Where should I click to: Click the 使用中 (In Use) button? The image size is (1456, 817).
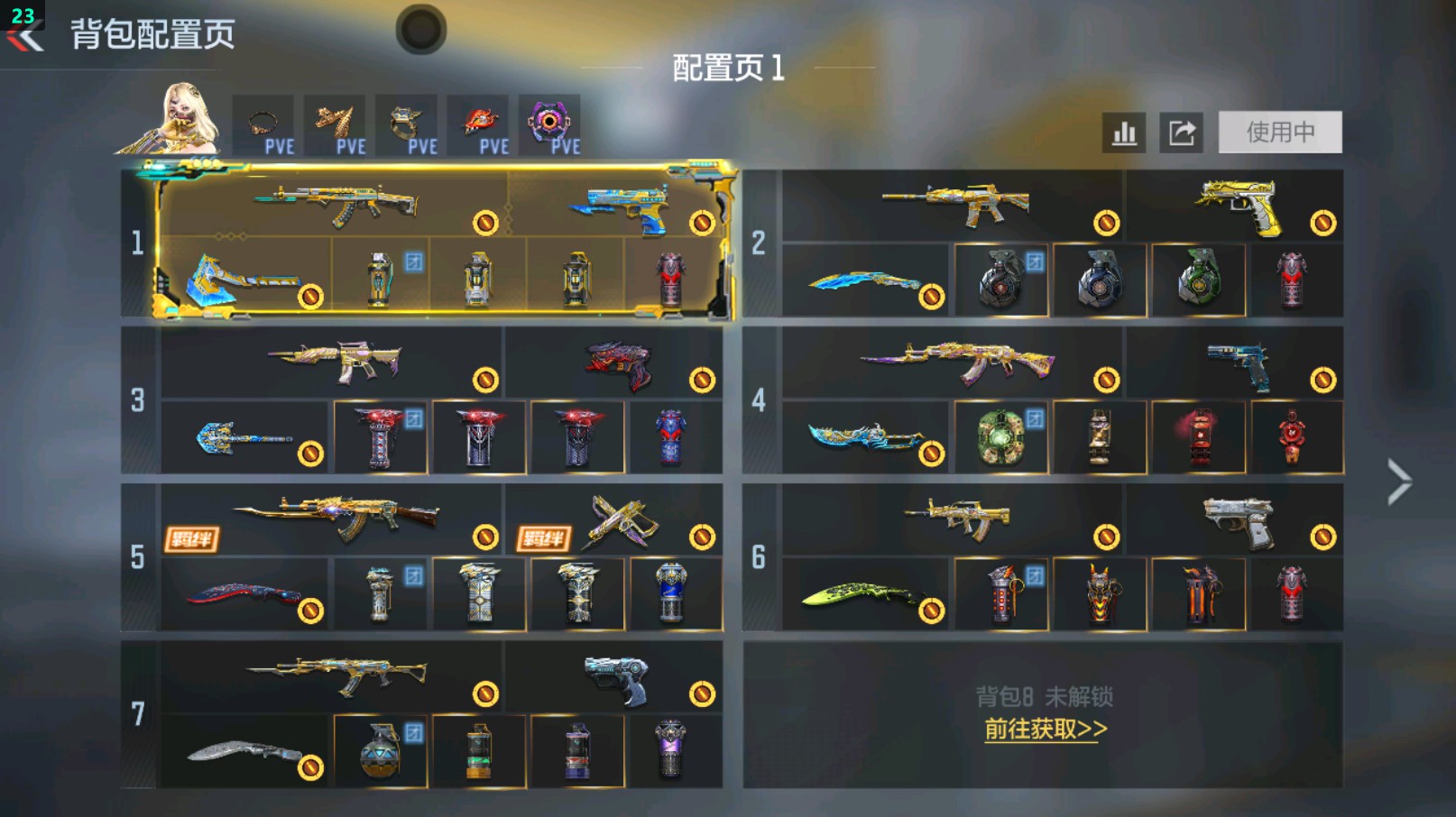click(1280, 131)
